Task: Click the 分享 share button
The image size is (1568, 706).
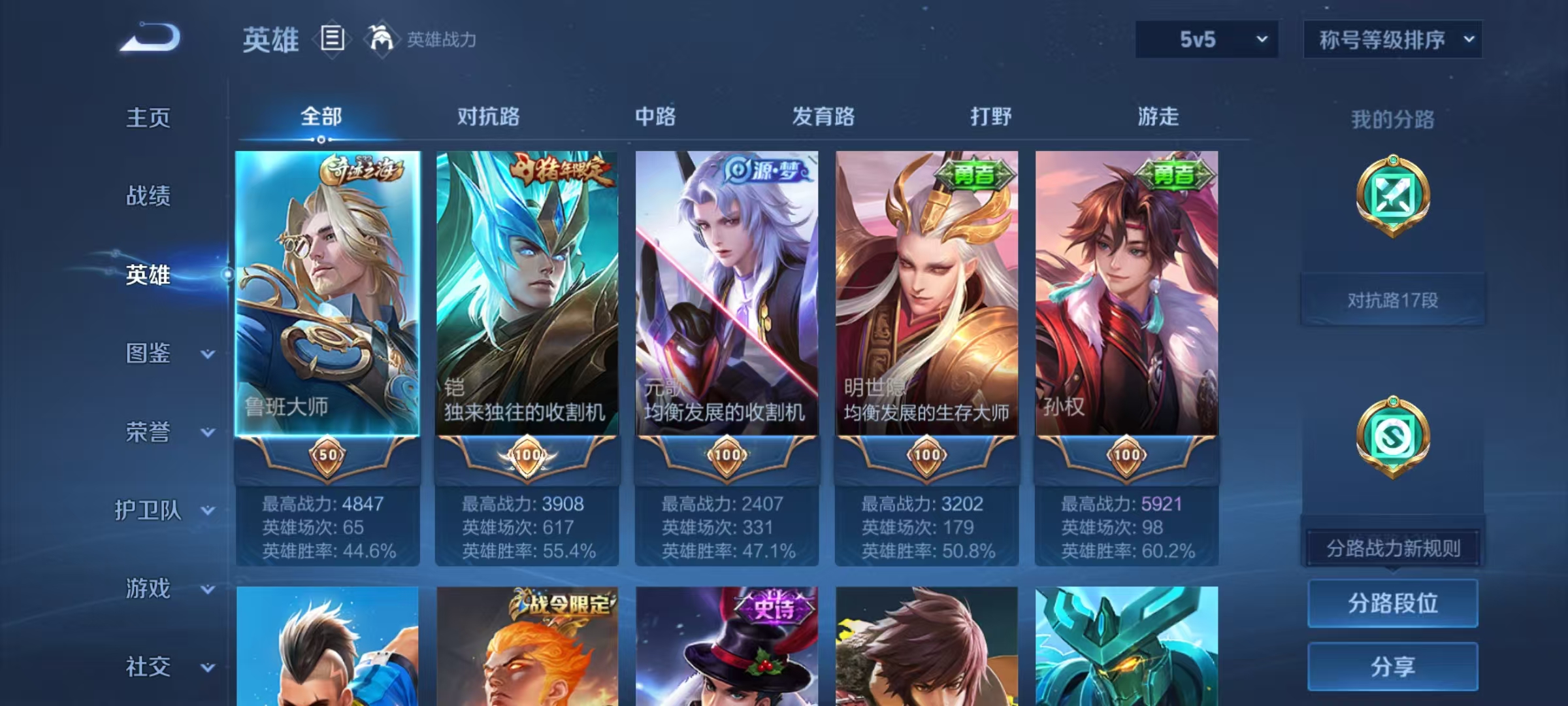Action: point(1392,665)
